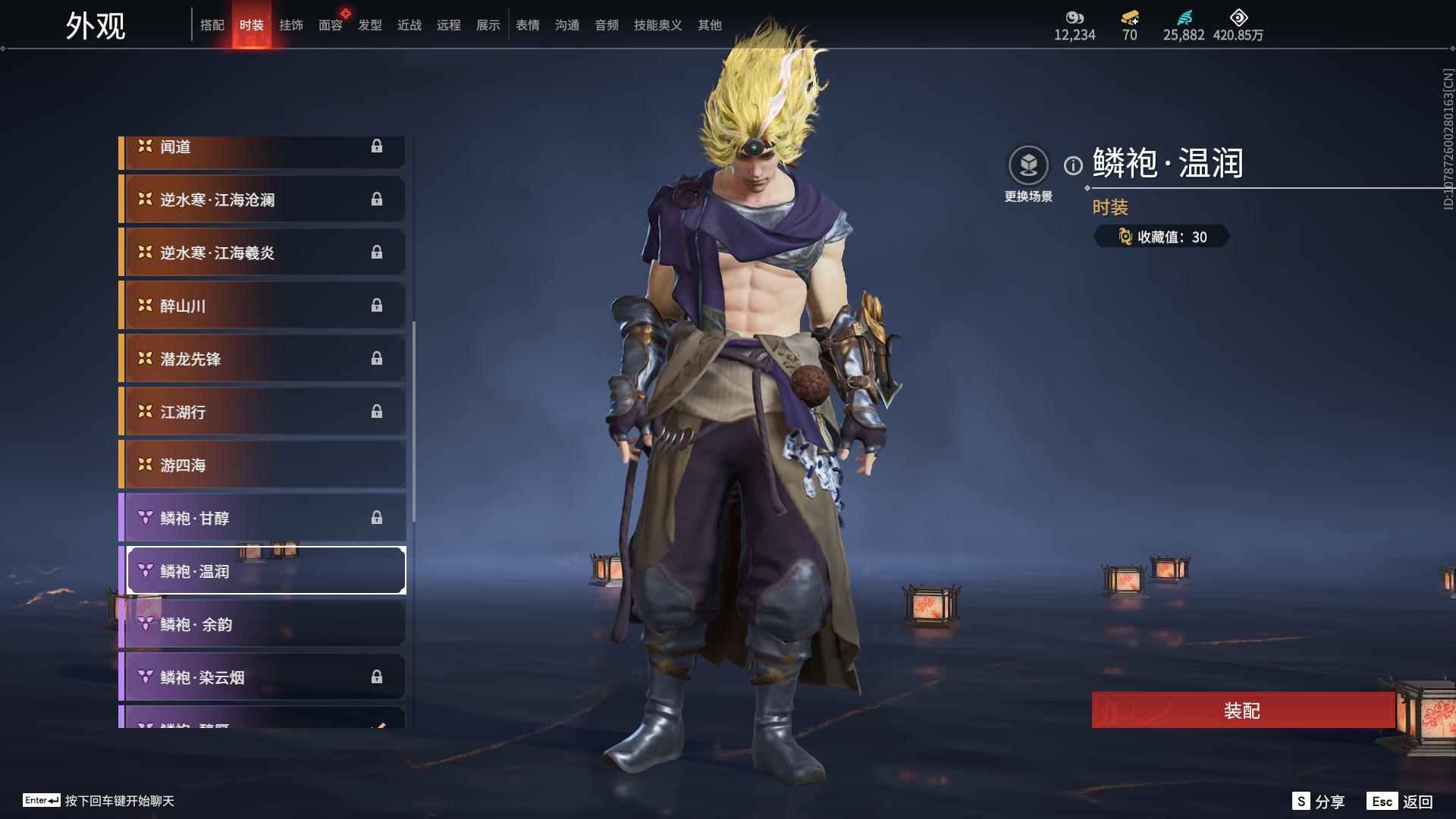
Task: Go to the 表情 emotes tab
Action: [x=528, y=25]
